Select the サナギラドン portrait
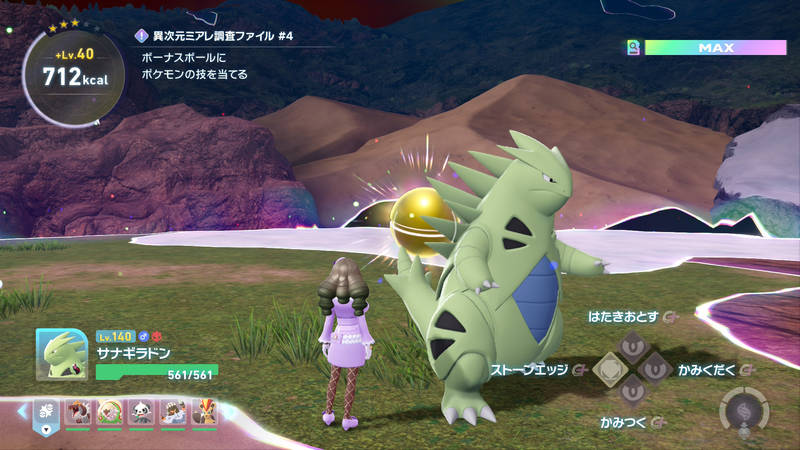800x450 pixels. tap(61, 355)
